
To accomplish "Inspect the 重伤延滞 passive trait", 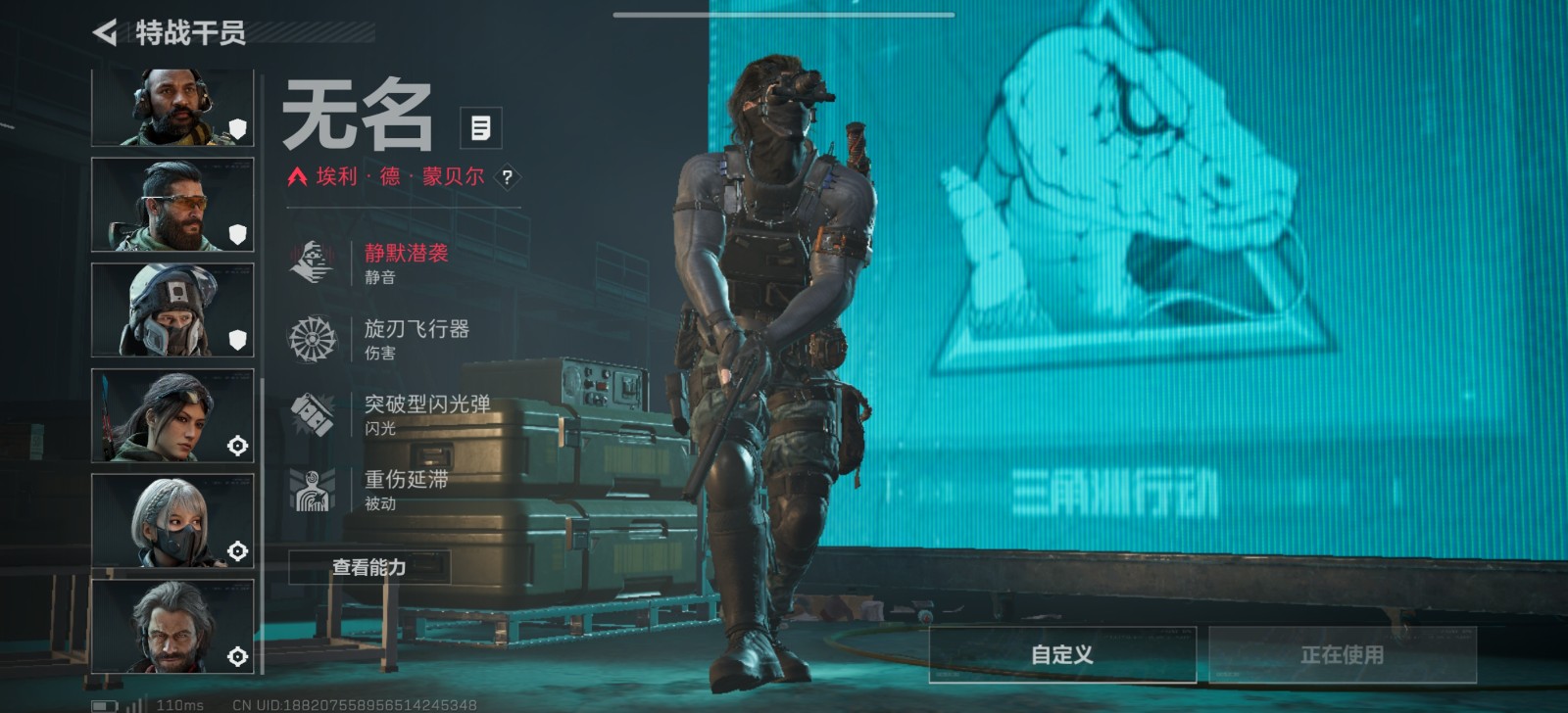I will [406, 489].
